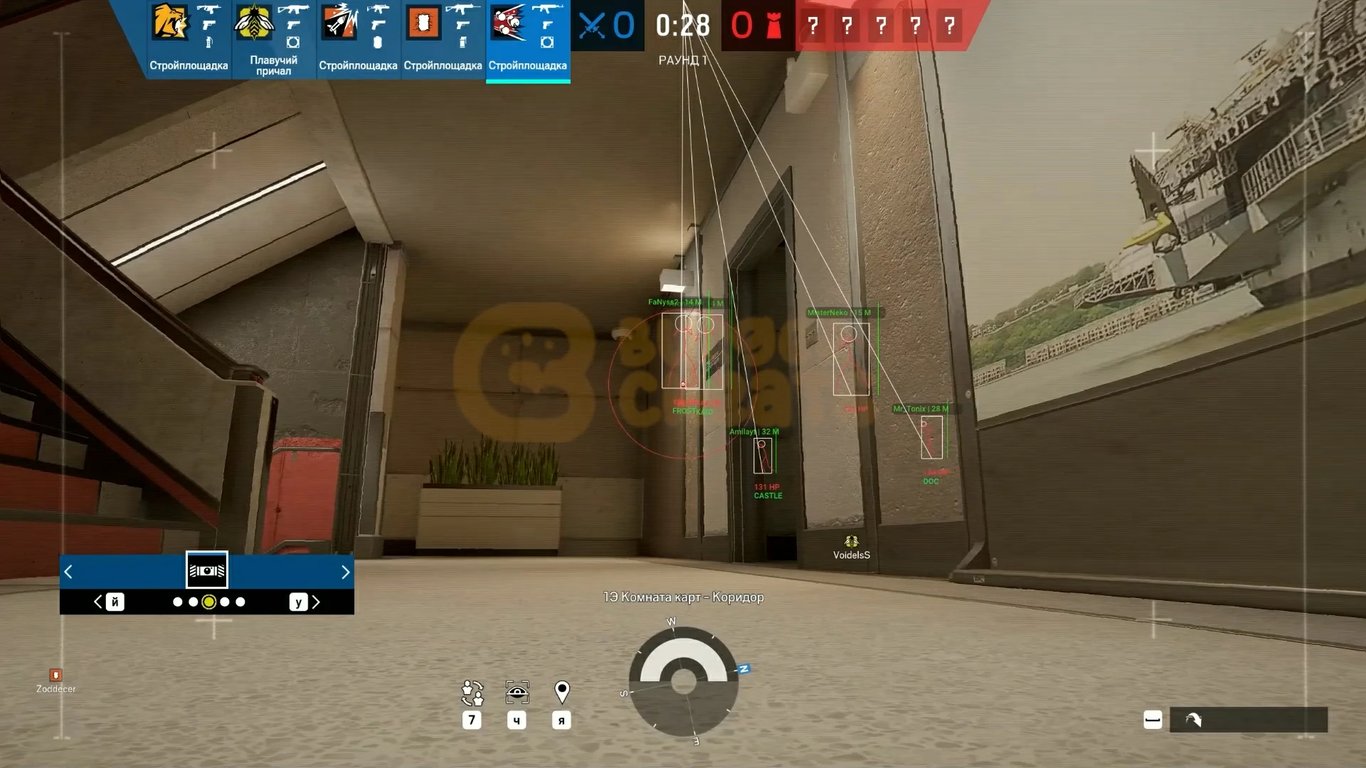Click the yellow highlighted dot in the carousel

[x=208, y=602]
